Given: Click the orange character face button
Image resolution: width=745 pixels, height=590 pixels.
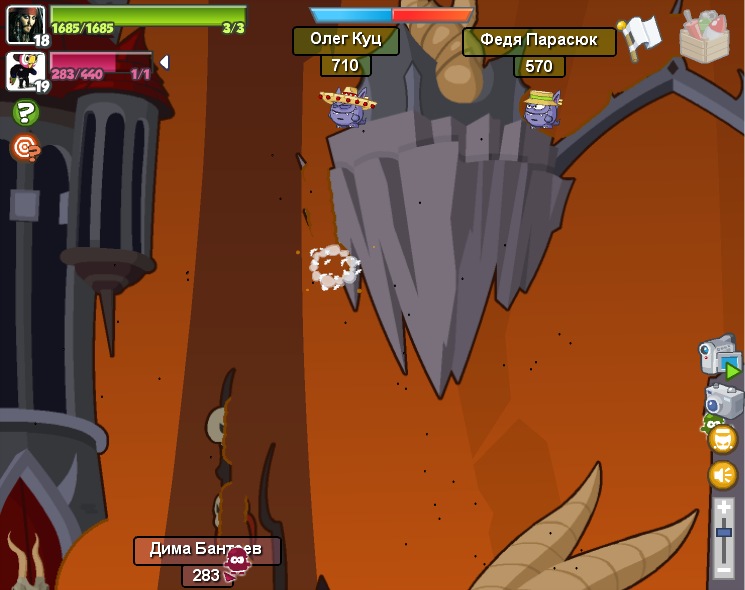Looking at the screenshot, I should pyautogui.click(x=722, y=439).
